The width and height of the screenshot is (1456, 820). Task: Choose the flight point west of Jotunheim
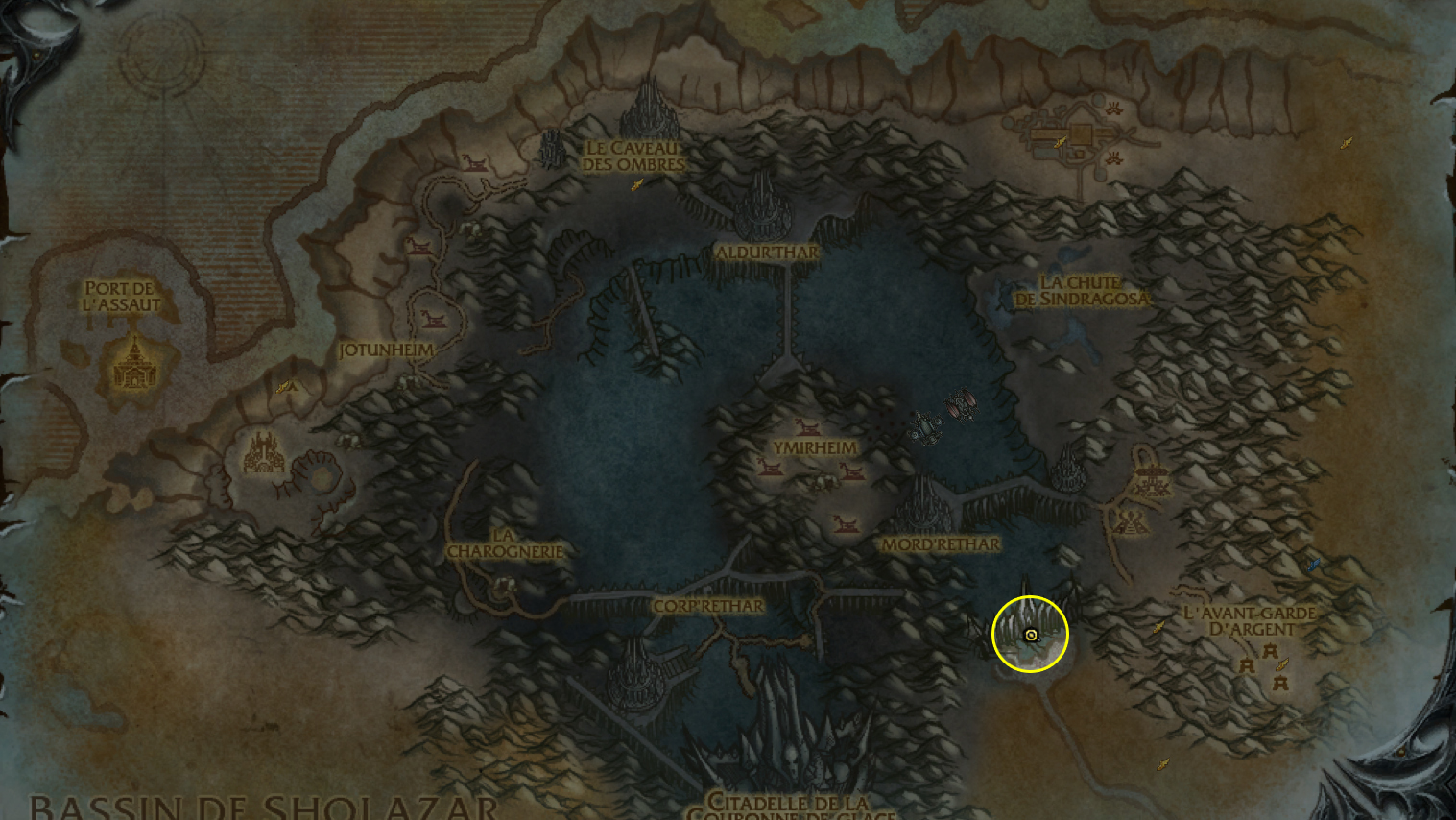click(283, 388)
